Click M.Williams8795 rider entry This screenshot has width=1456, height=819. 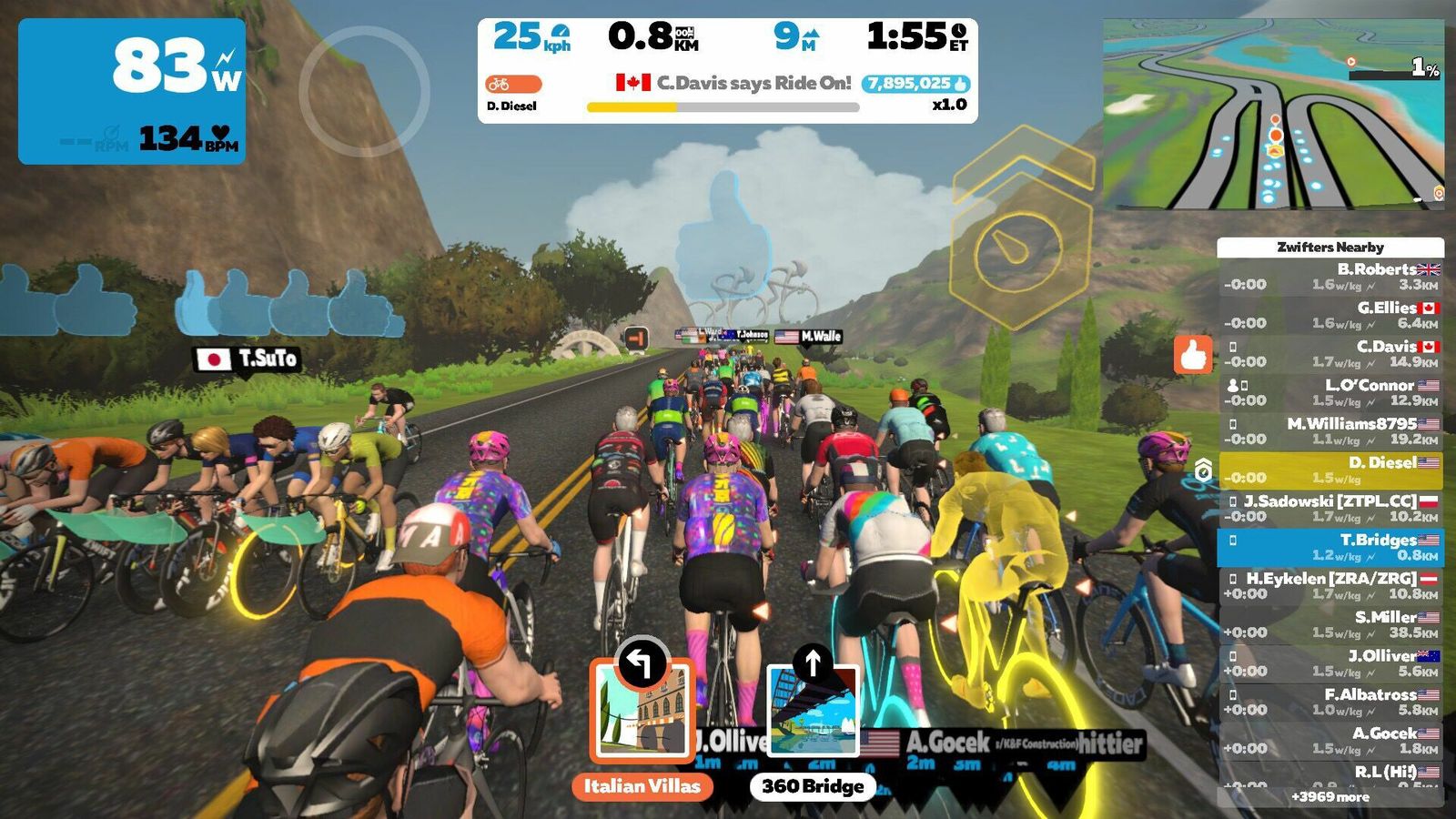click(1330, 431)
